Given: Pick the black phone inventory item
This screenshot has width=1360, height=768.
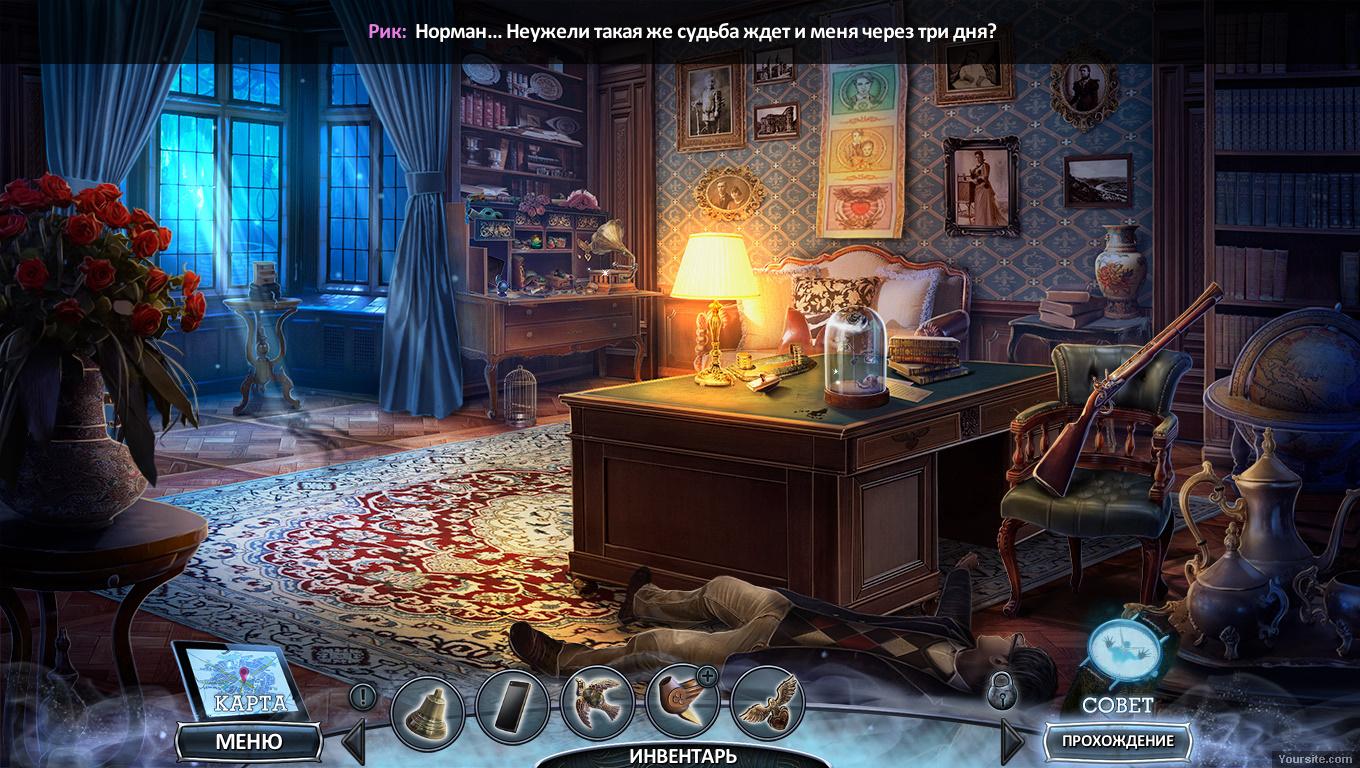Looking at the screenshot, I should (512, 704).
